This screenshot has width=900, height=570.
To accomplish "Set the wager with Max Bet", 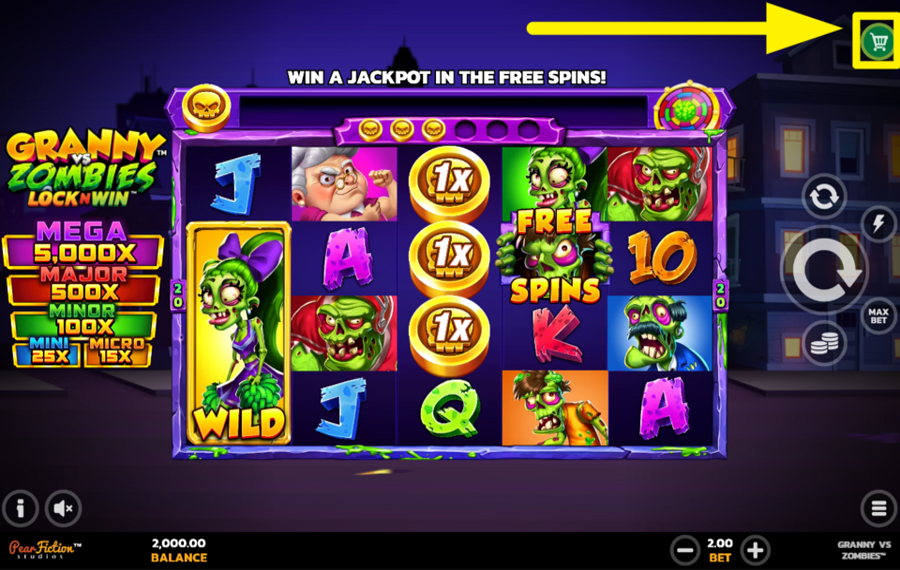I will point(879,316).
